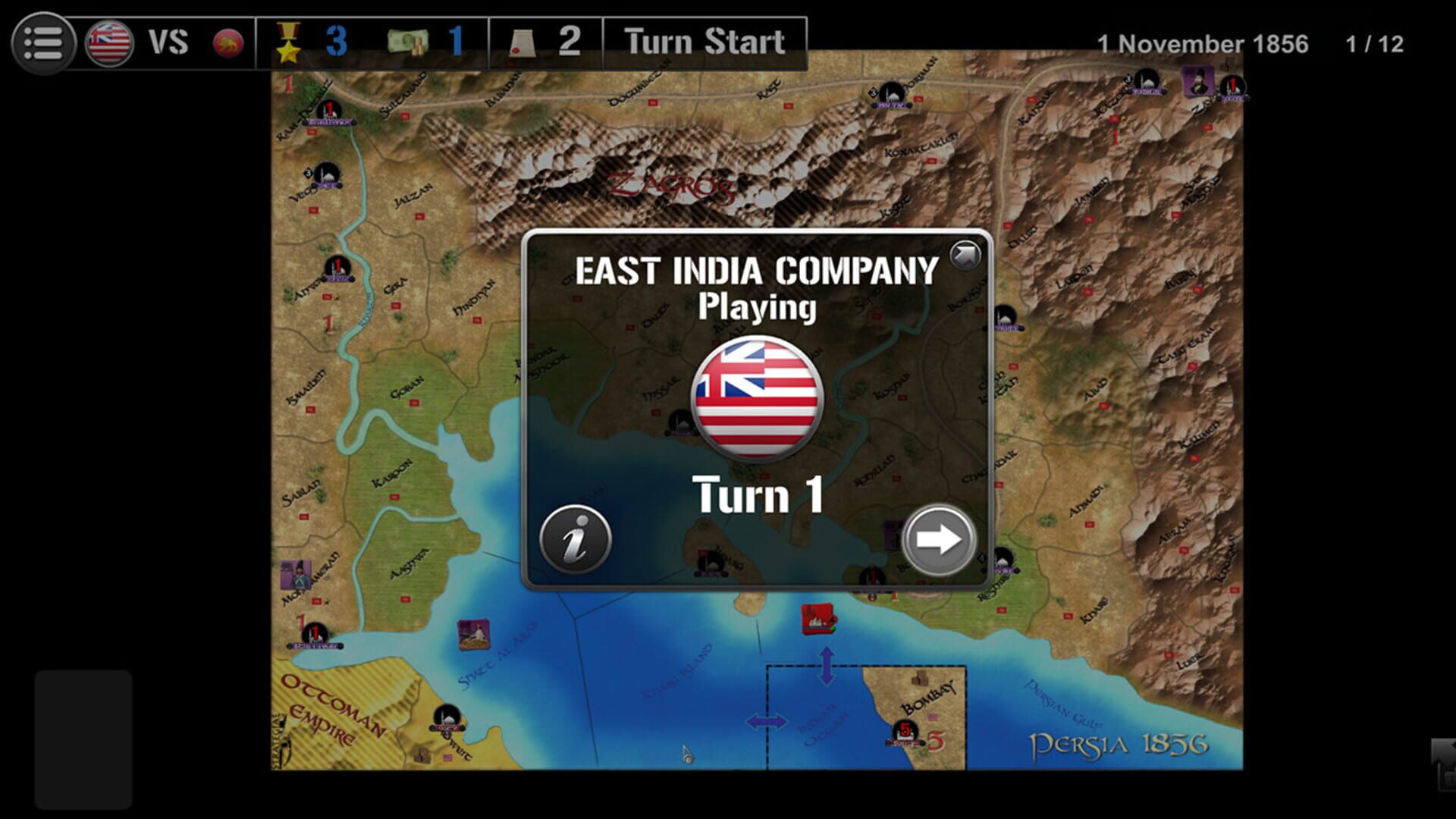Click the Persian lion faction emblem
Viewport: 1456px width, 819px height.
tap(227, 44)
